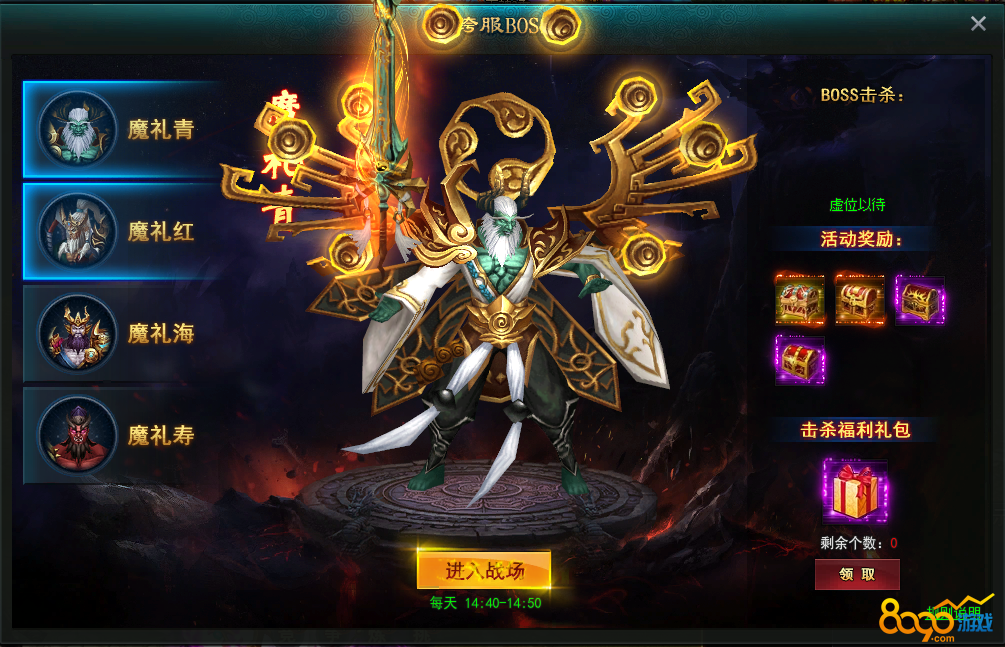Image resolution: width=1005 pixels, height=647 pixels.
Task: Select the 魔礼青 boss tab
Action: tap(120, 130)
